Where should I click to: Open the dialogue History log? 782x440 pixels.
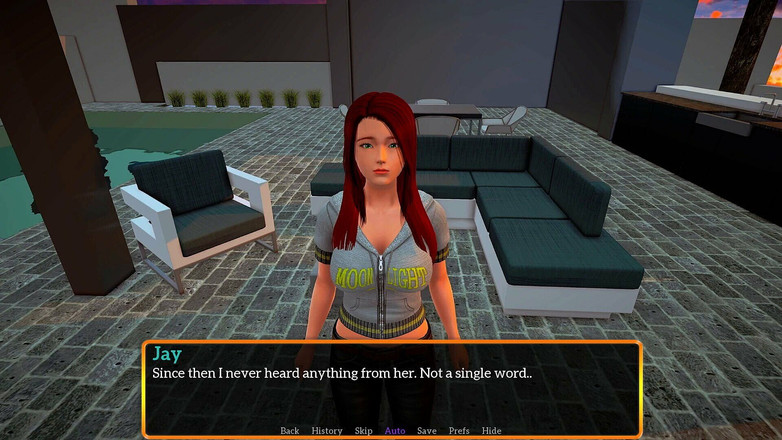tap(326, 431)
